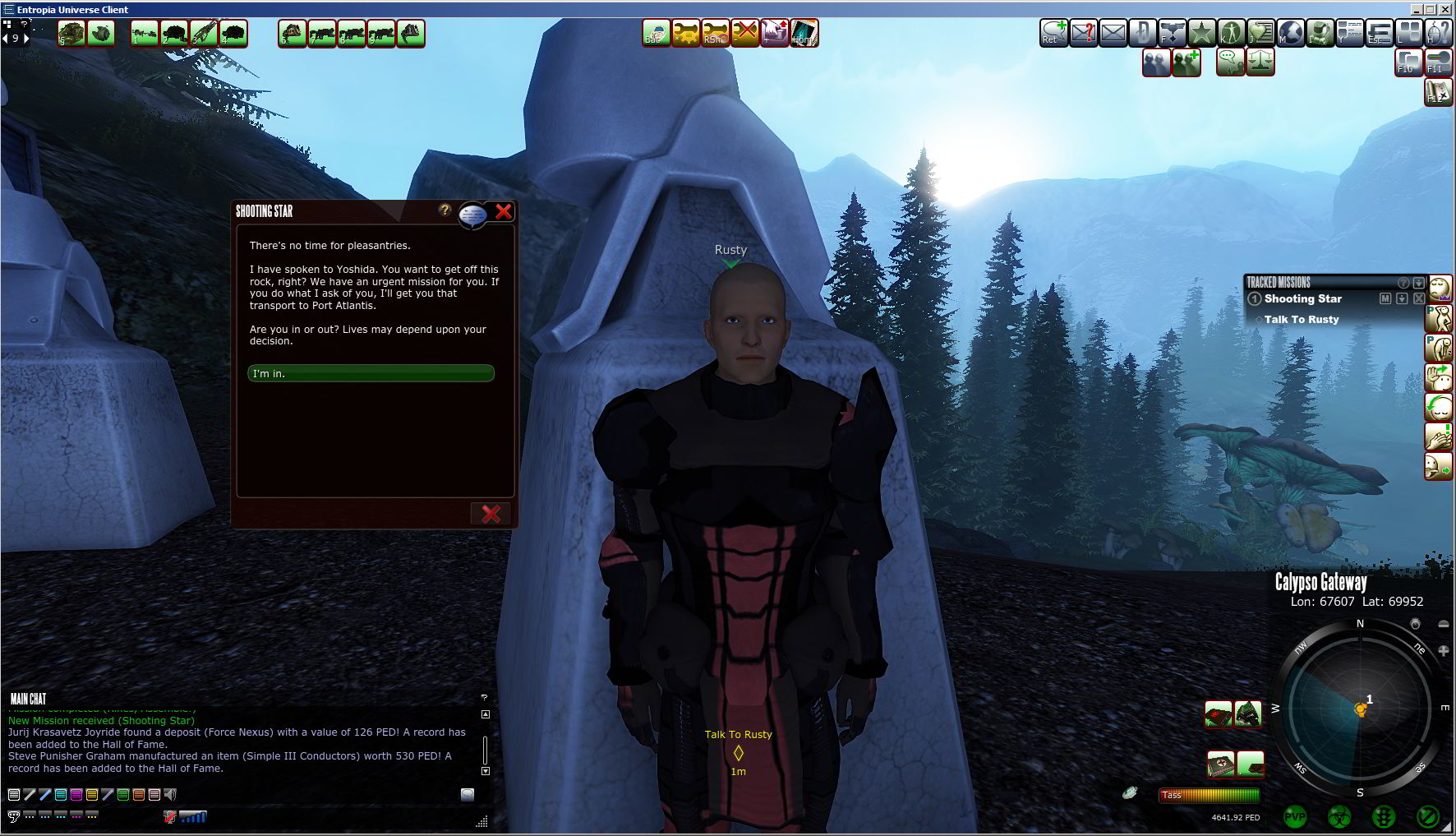Open the dialogue help question mark
The height and width of the screenshot is (836, 1456).
445,210
